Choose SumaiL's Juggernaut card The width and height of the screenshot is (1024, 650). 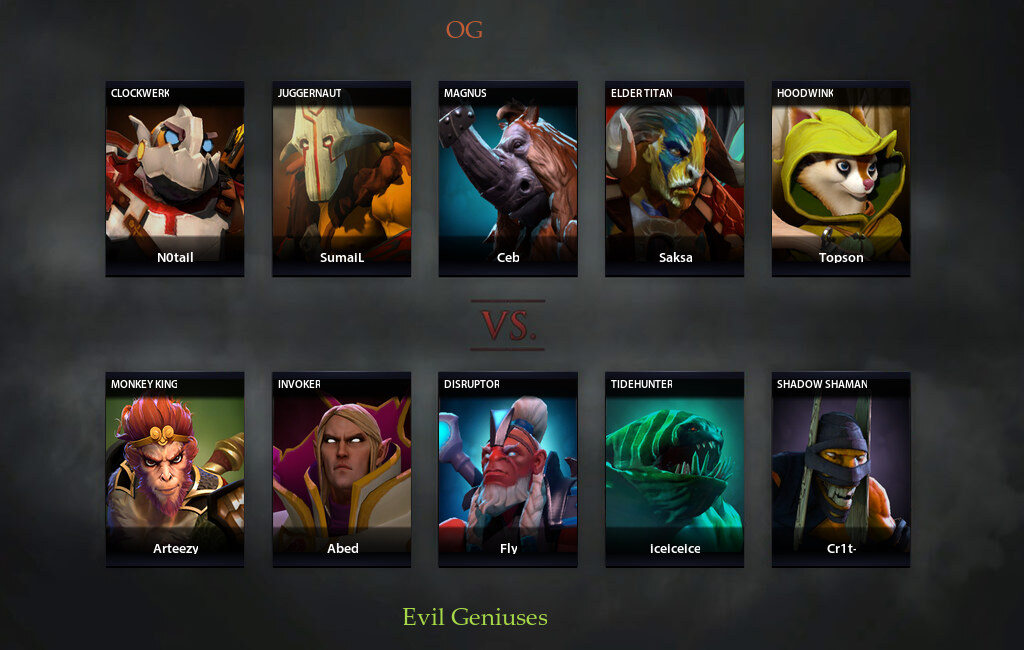(x=341, y=178)
